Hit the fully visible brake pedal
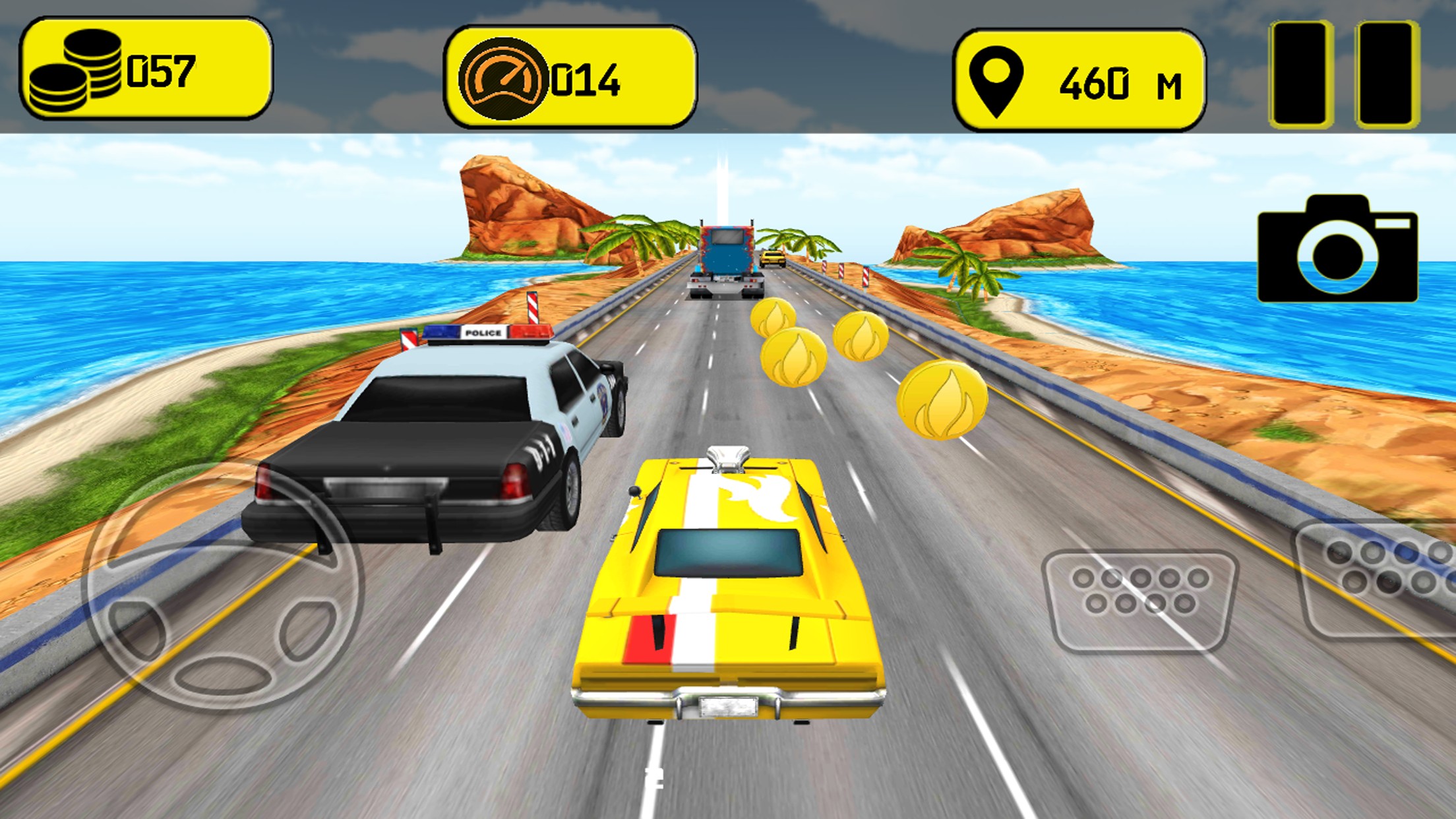Viewport: 1456px width, 819px height. click(1139, 599)
